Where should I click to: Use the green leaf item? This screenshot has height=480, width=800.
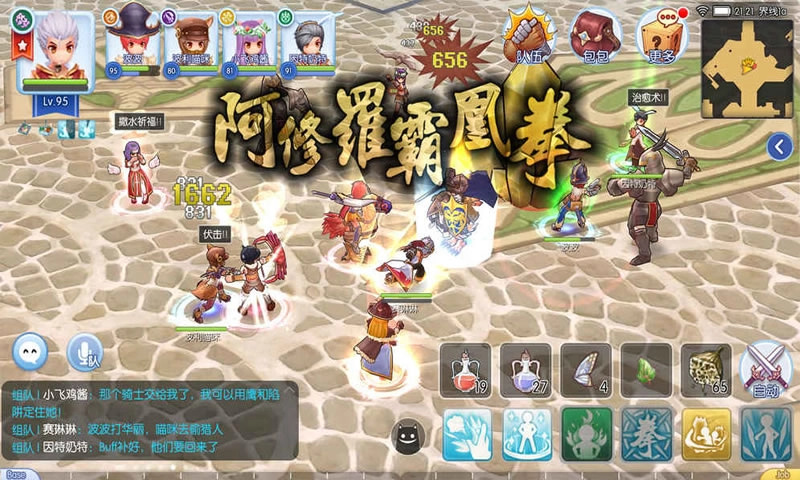(646, 368)
